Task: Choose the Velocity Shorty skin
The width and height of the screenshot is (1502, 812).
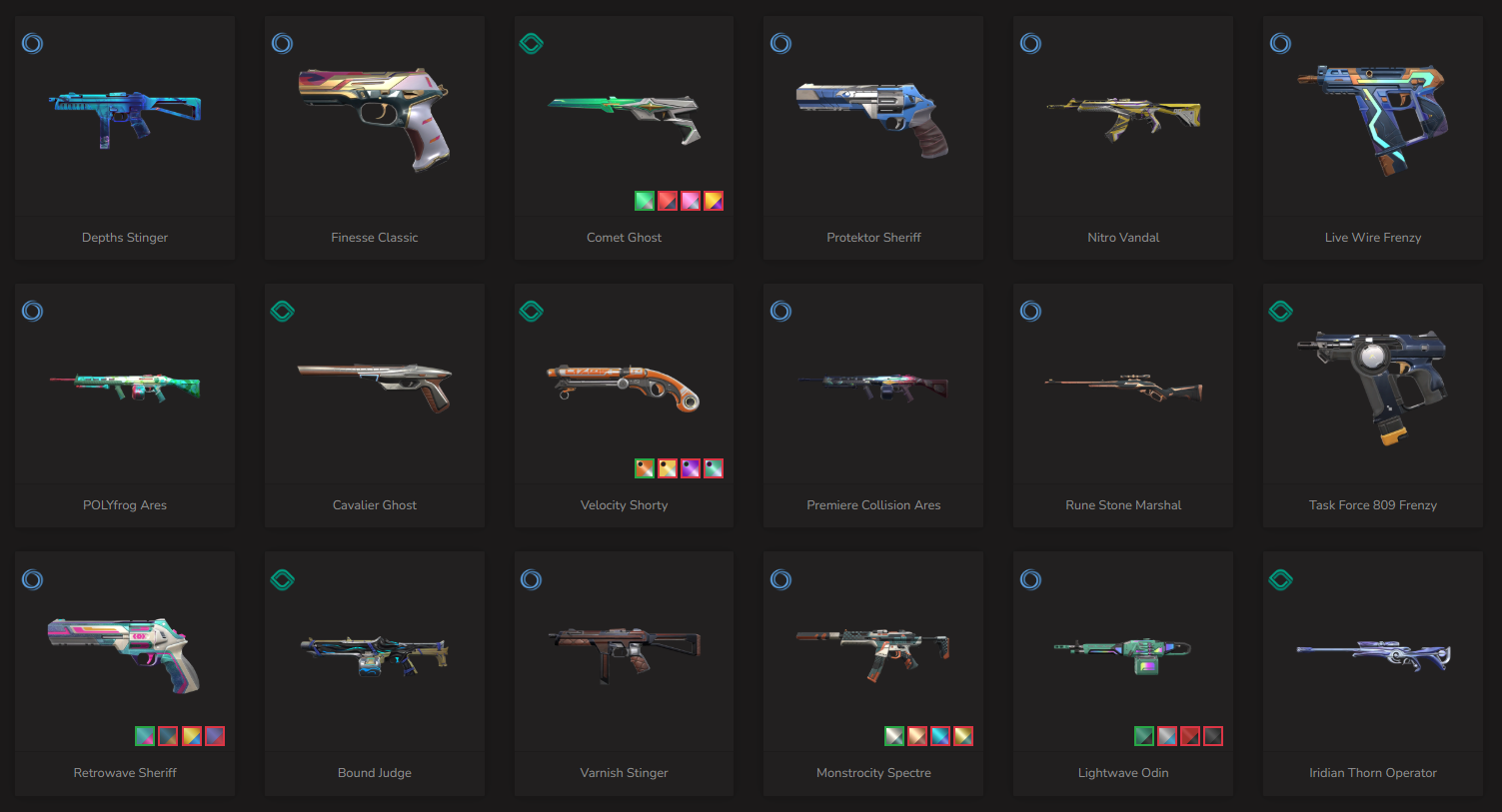Action: coord(624,390)
